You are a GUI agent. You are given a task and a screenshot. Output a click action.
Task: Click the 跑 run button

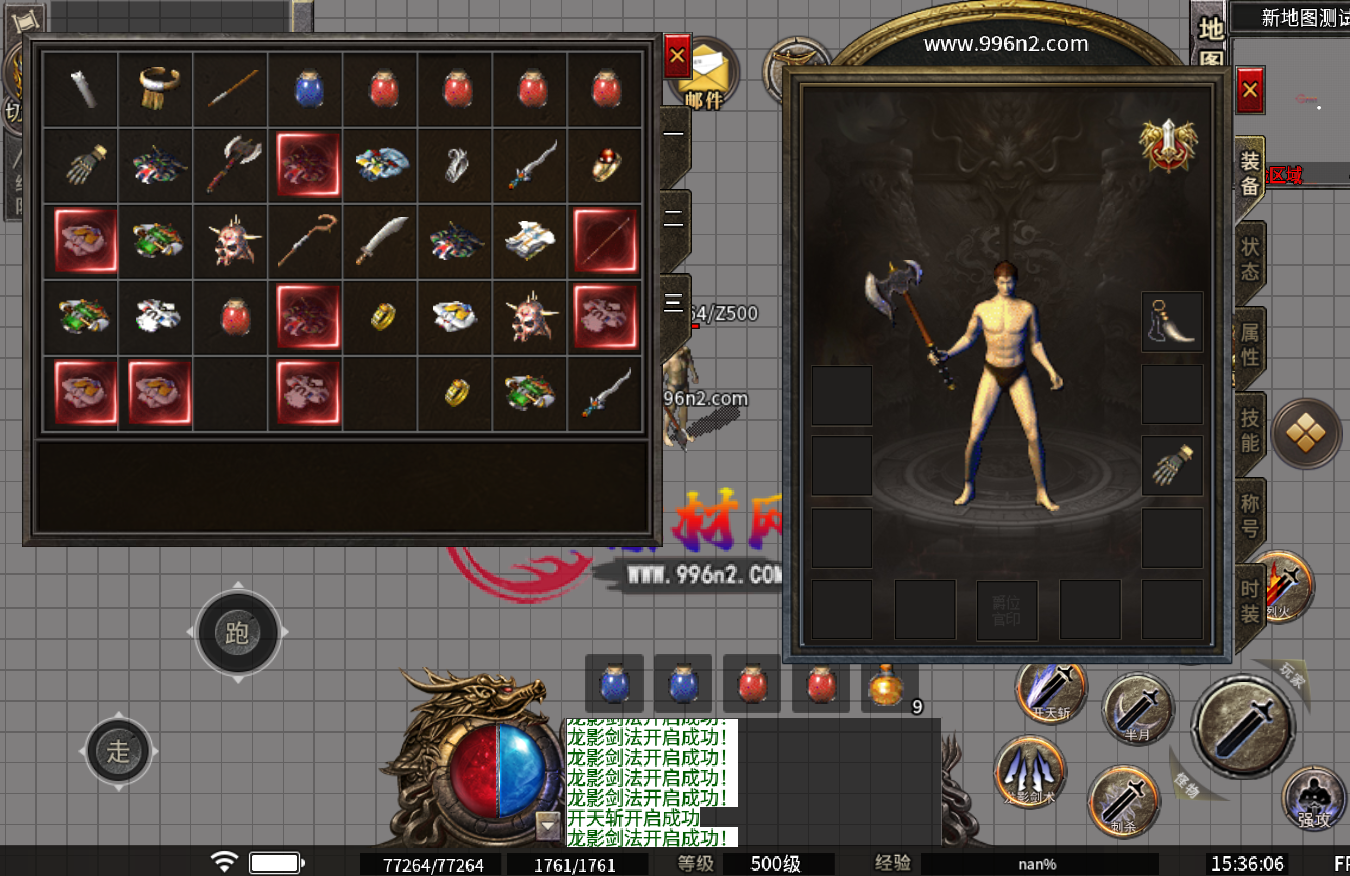(x=237, y=632)
